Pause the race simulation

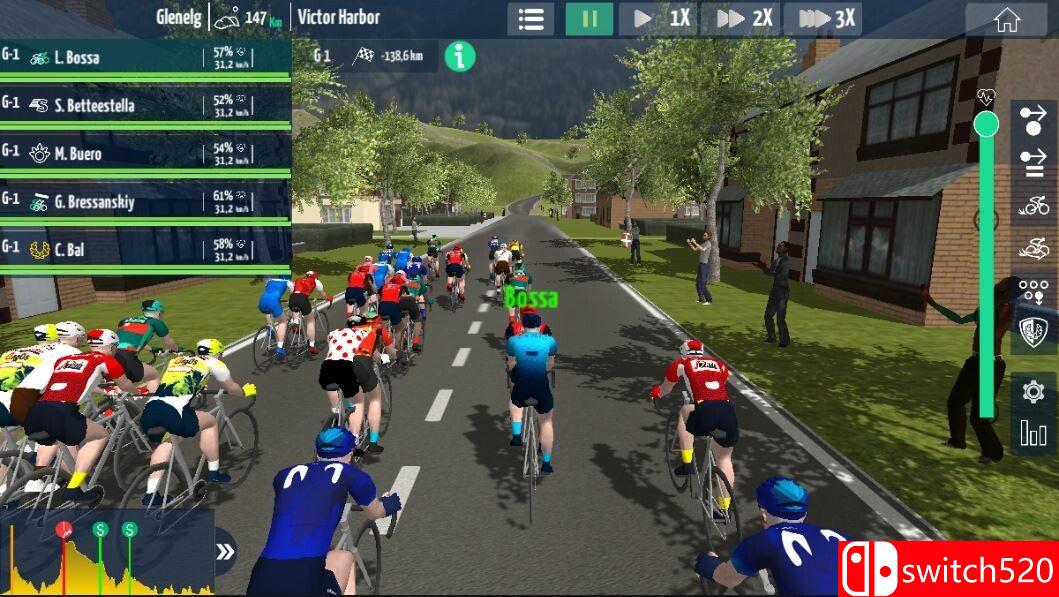click(589, 19)
